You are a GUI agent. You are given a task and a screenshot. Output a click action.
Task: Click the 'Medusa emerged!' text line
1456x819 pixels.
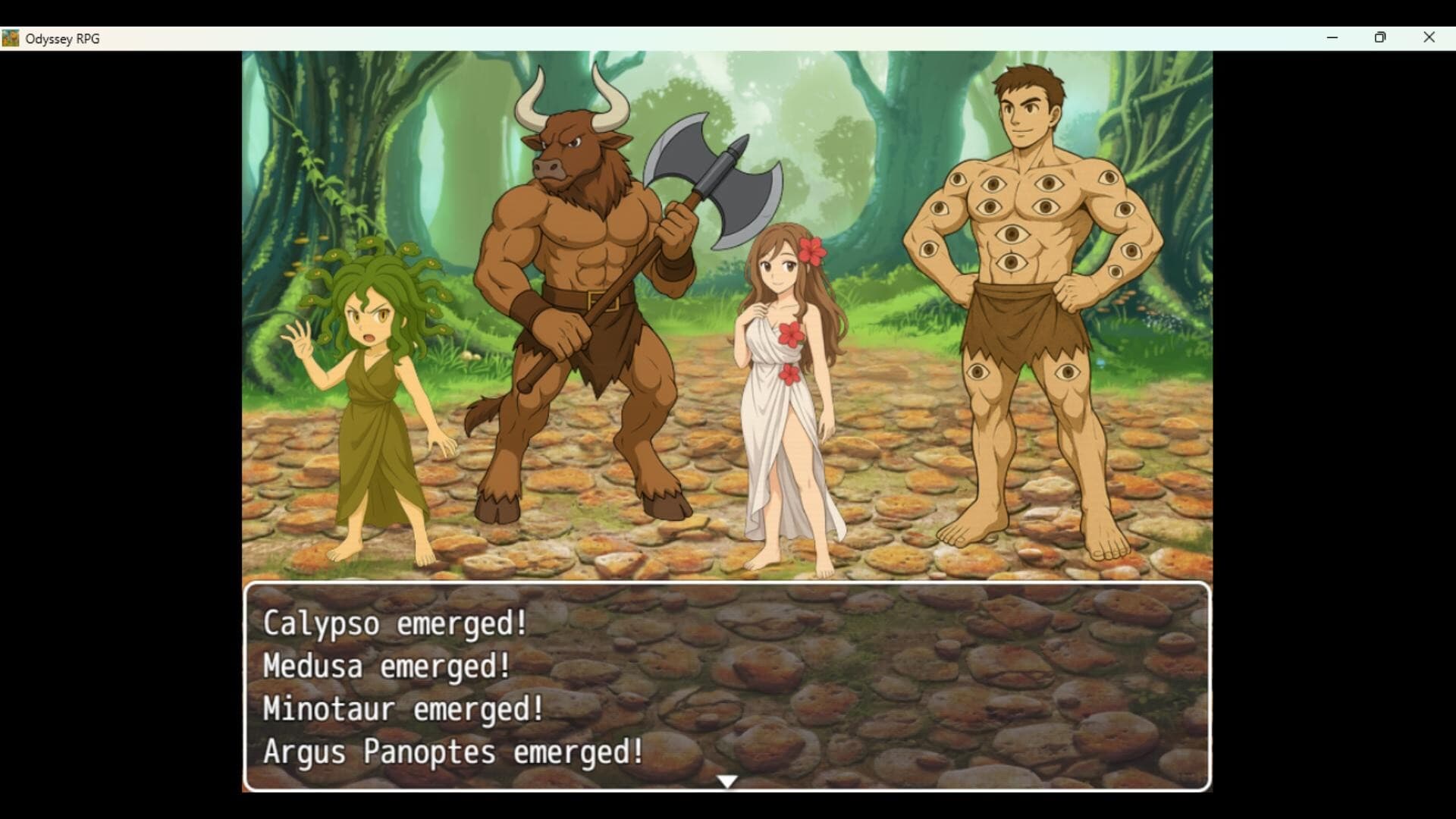tap(385, 667)
